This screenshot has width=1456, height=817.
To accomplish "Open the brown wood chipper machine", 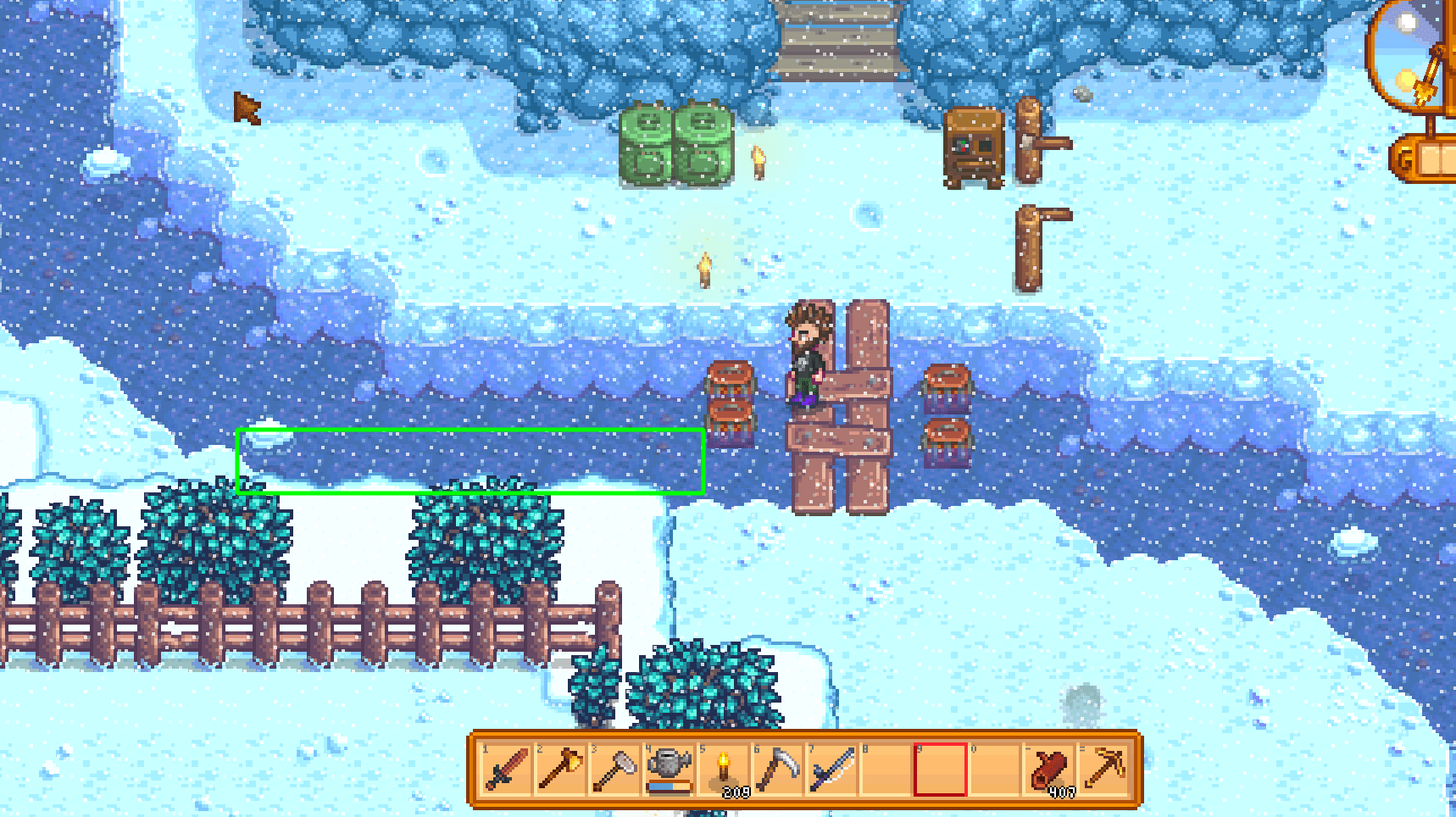I will [973, 148].
